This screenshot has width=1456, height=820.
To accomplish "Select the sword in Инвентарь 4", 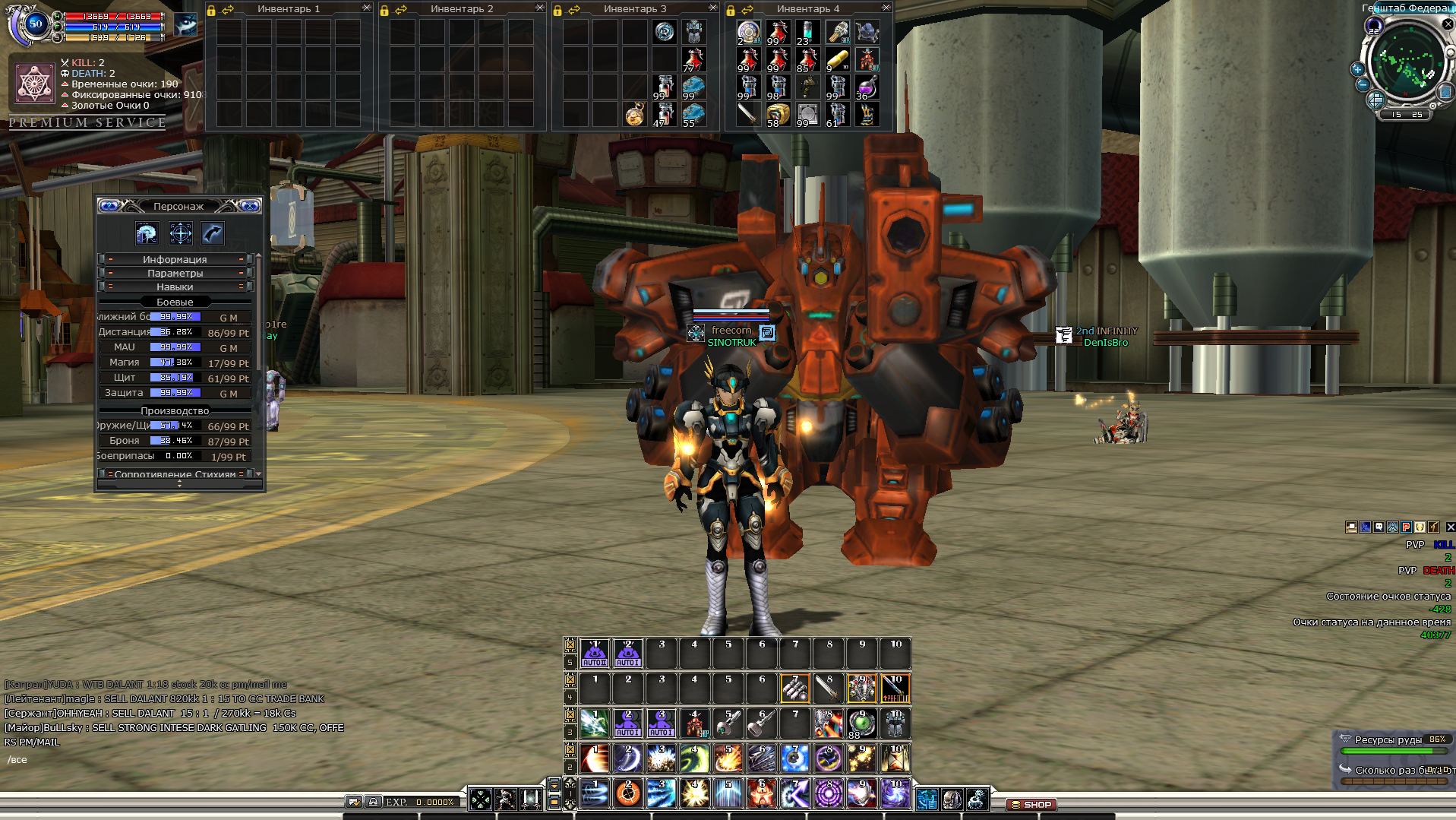I will click(748, 114).
